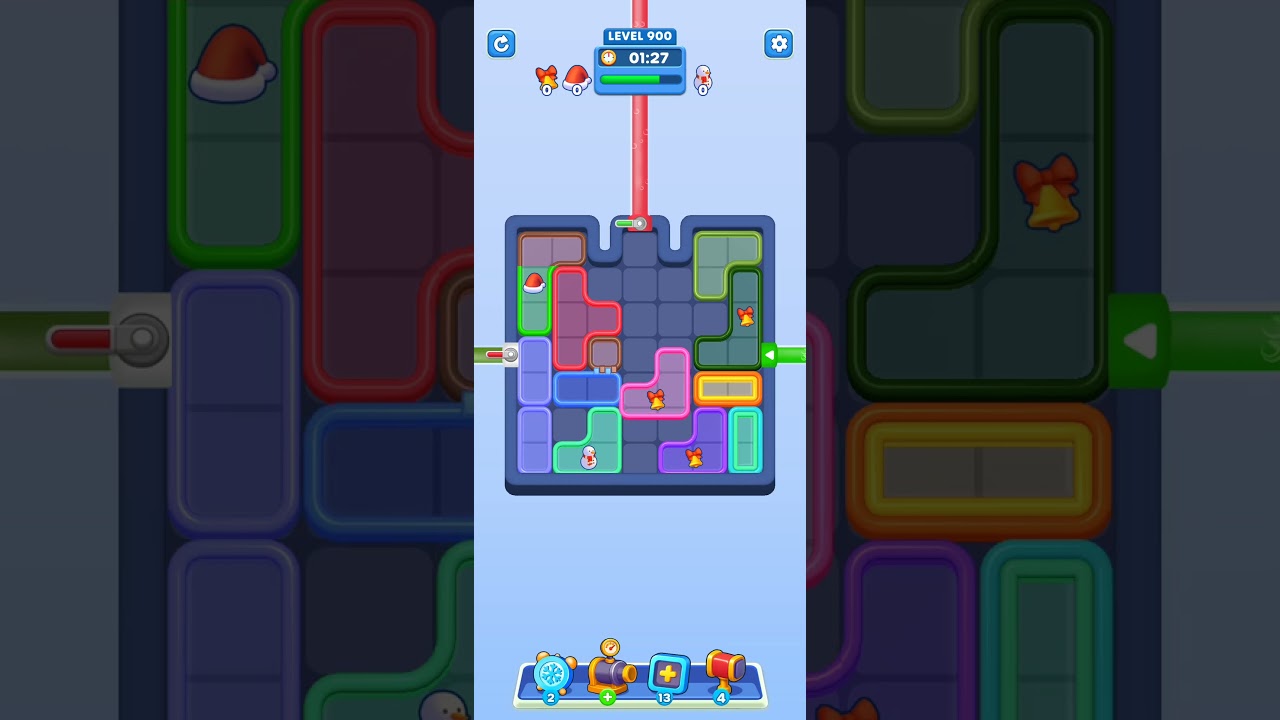Click the snowman collectible counter

(703, 80)
